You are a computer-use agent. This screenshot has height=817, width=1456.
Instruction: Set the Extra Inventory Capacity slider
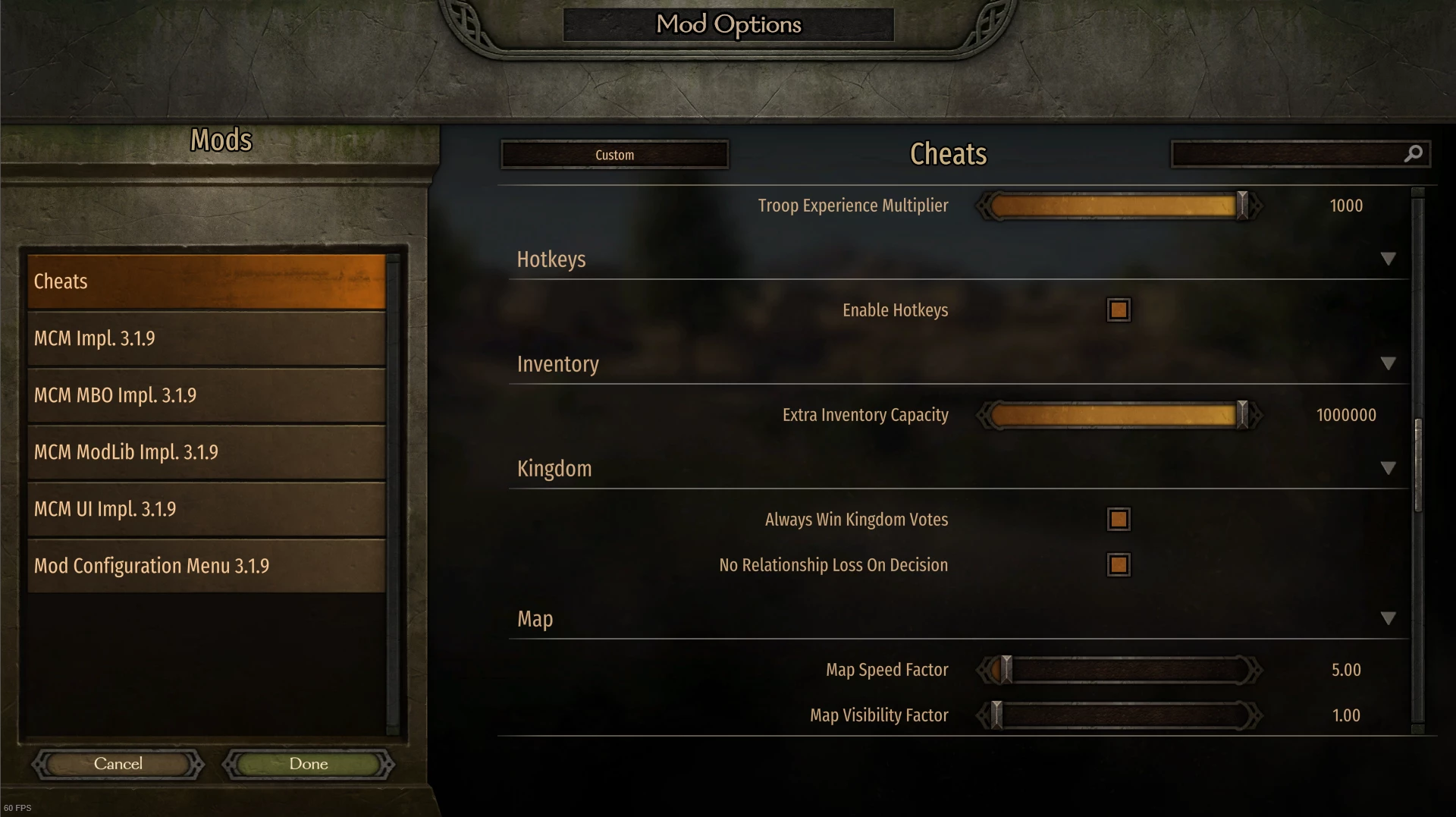click(x=1241, y=415)
